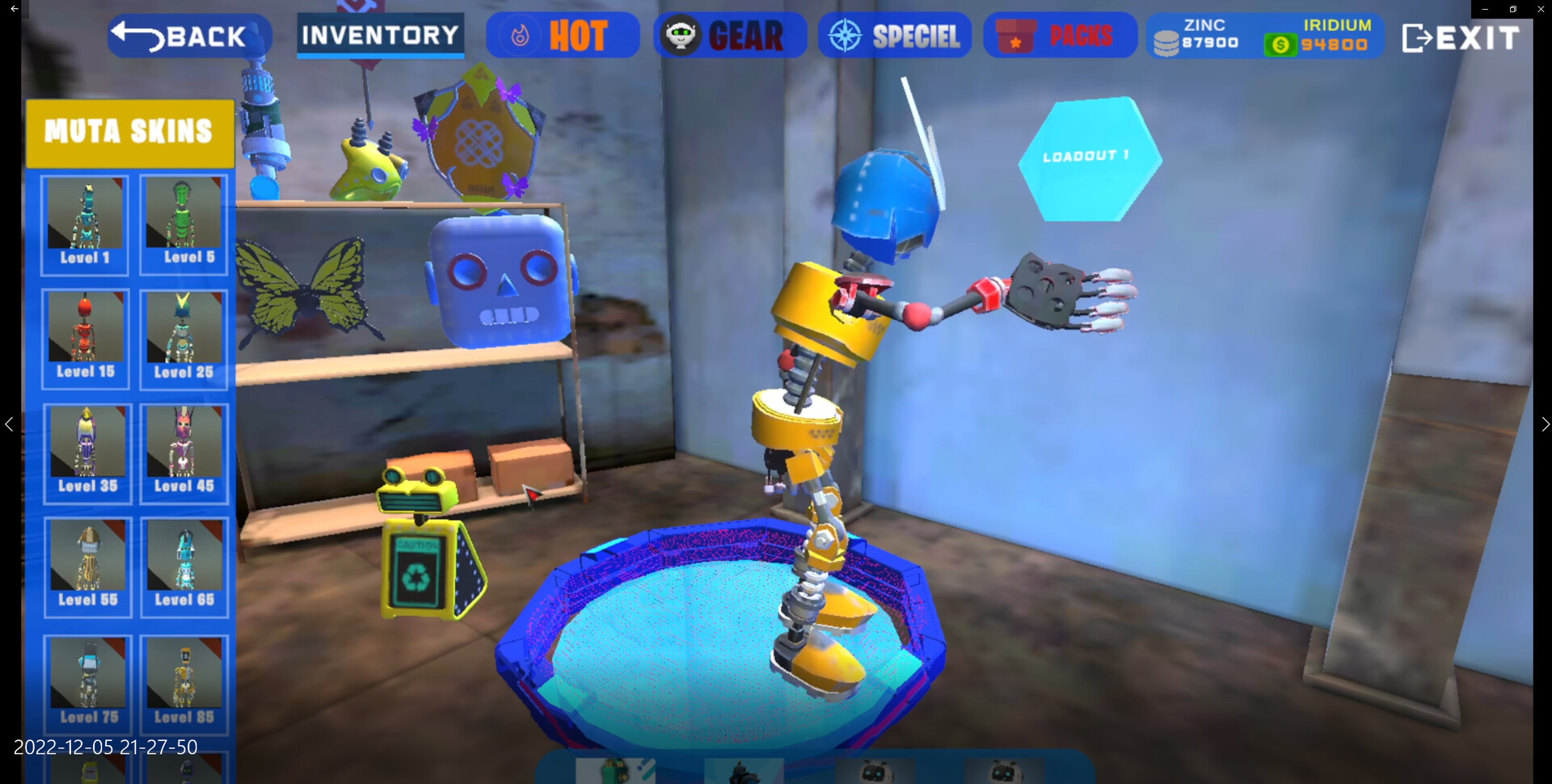Switch to the INVENTORY tab
The width and height of the screenshot is (1552, 784).
(x=380, y=36)
